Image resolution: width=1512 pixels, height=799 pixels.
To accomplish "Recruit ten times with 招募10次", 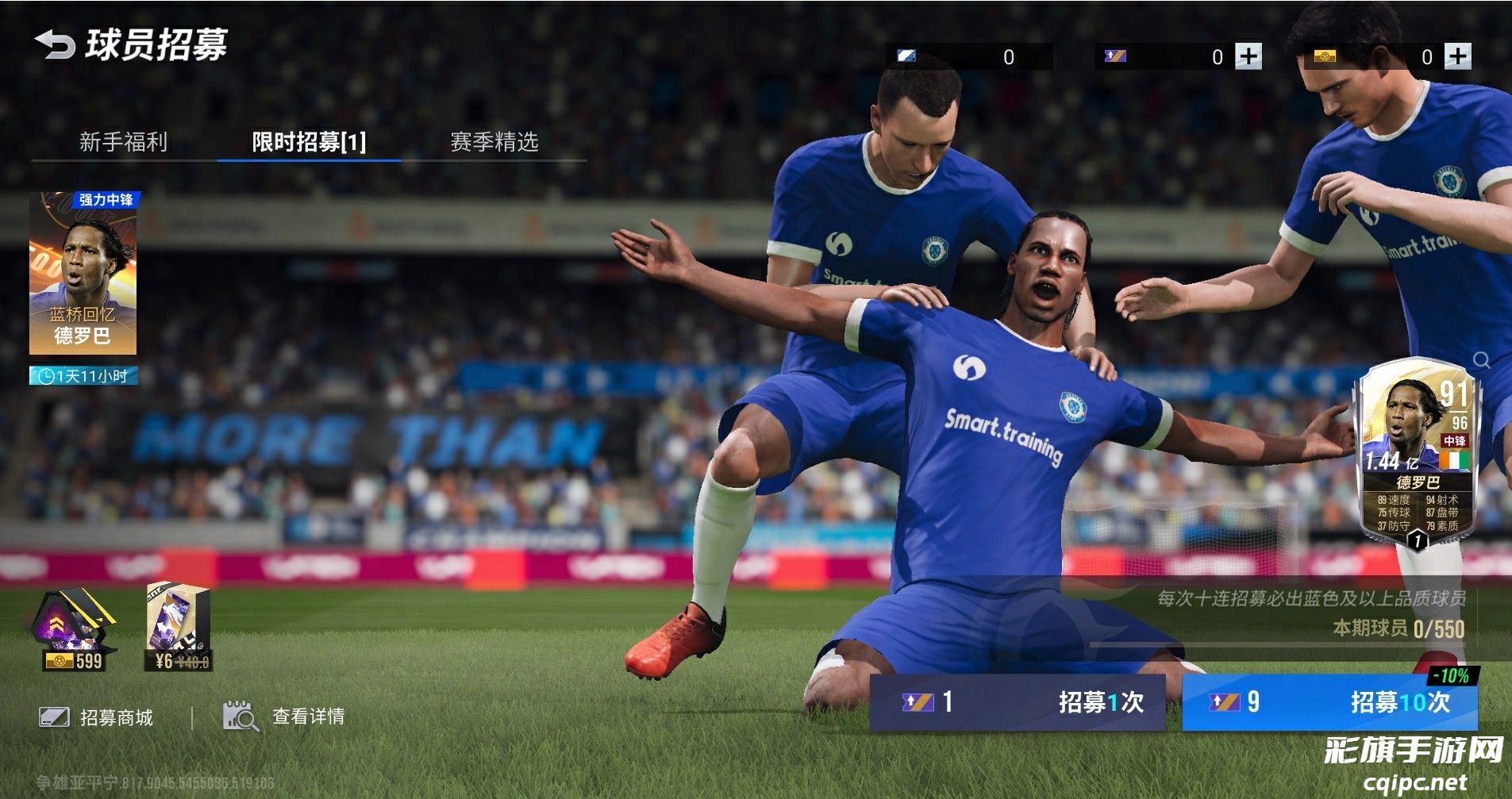I will click(1329, 701).
